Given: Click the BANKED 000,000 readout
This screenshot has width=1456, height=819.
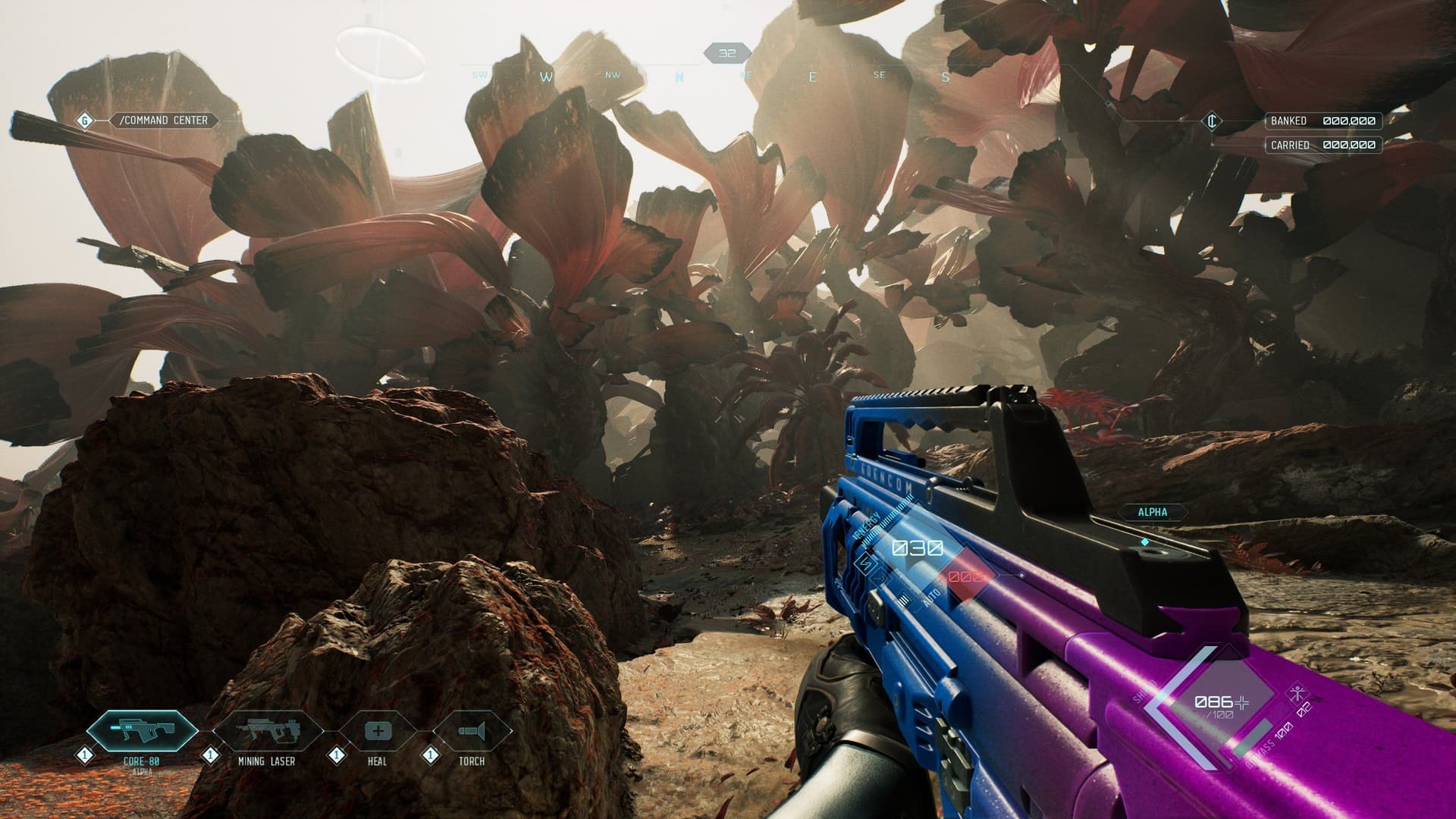Looking at the screenshot, I should click(1323, 120).
